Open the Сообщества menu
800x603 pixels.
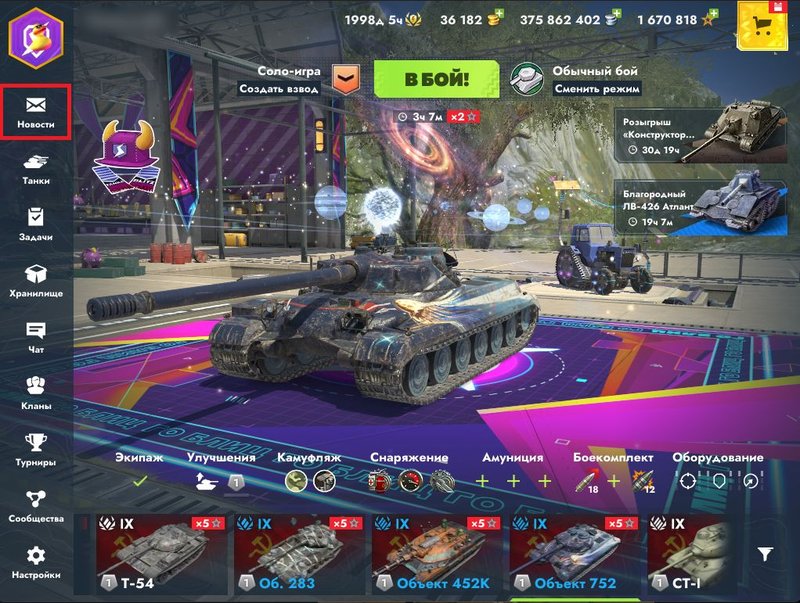point(36,506)
